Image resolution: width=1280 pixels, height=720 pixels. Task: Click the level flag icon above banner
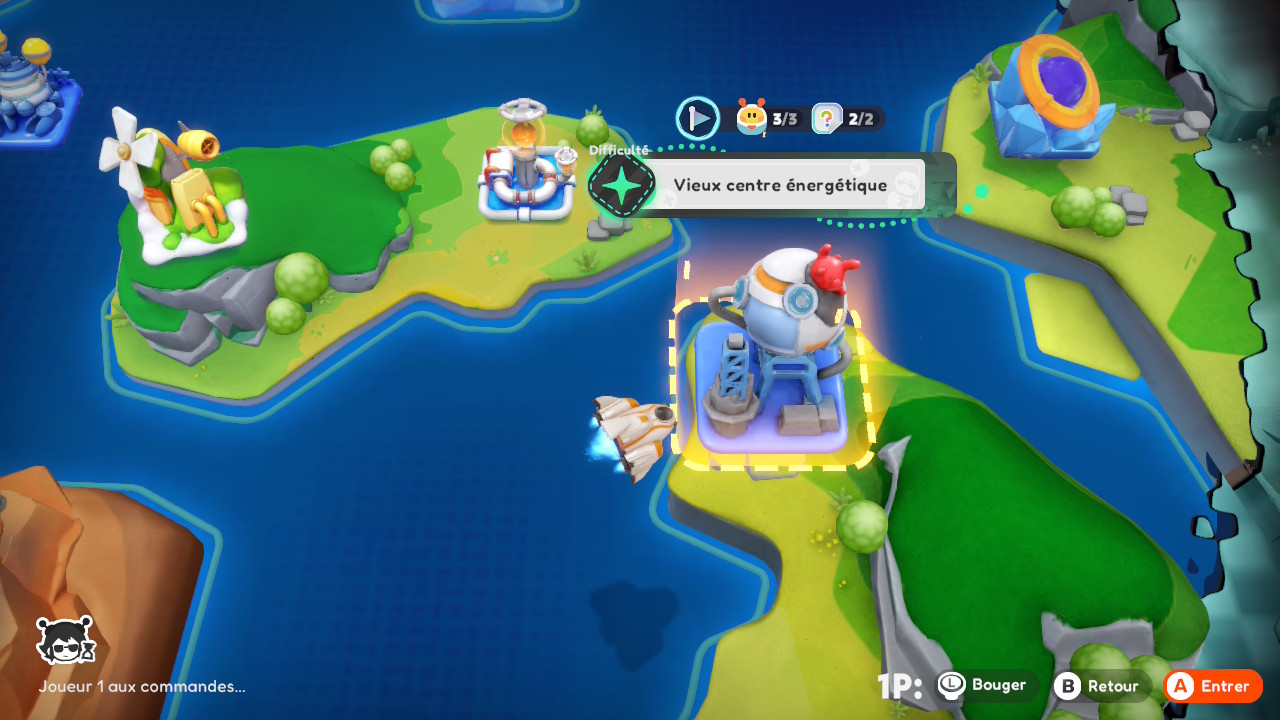click(697, 118)
